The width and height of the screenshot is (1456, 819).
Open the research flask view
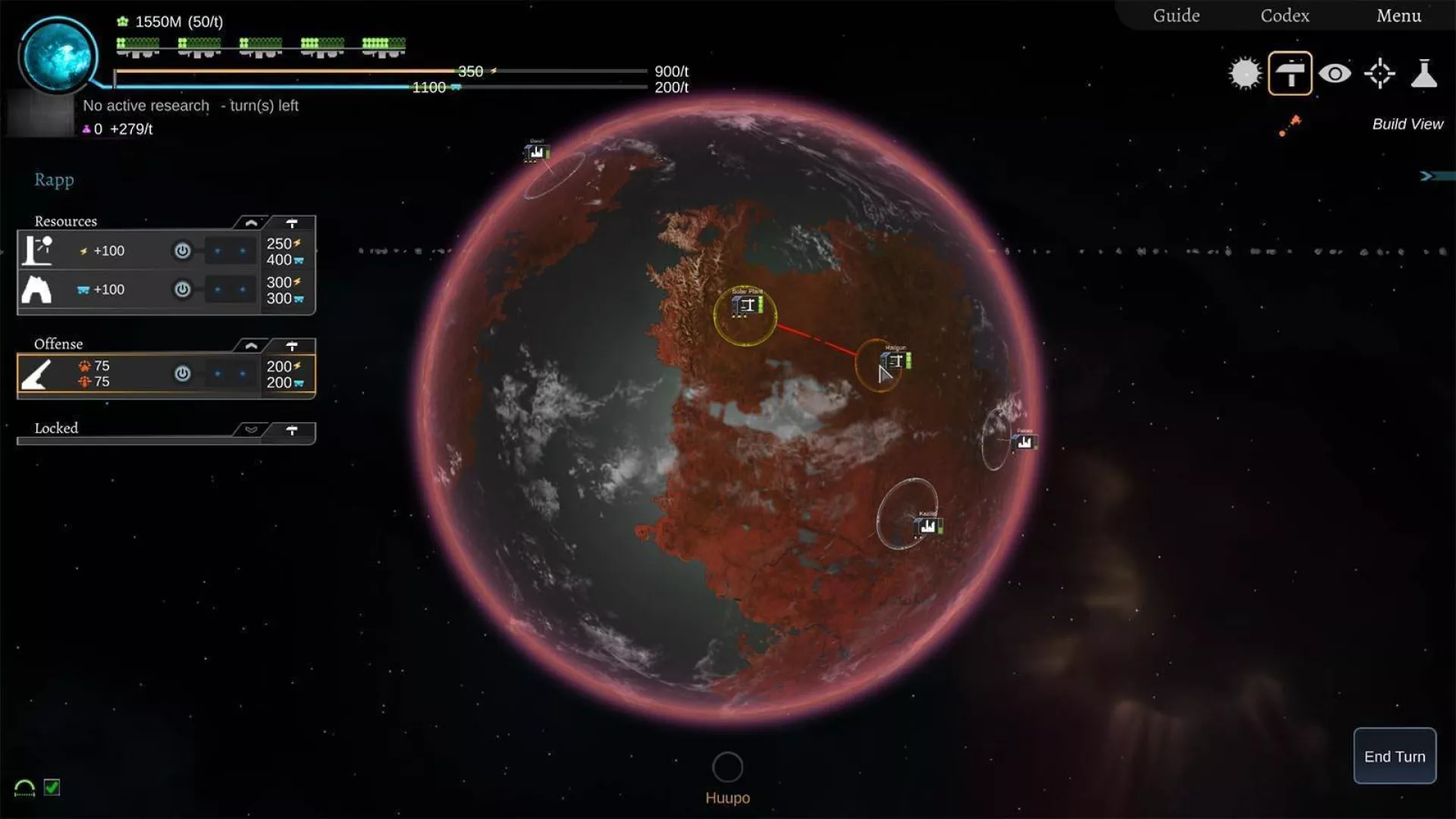tap(1423, 74)
